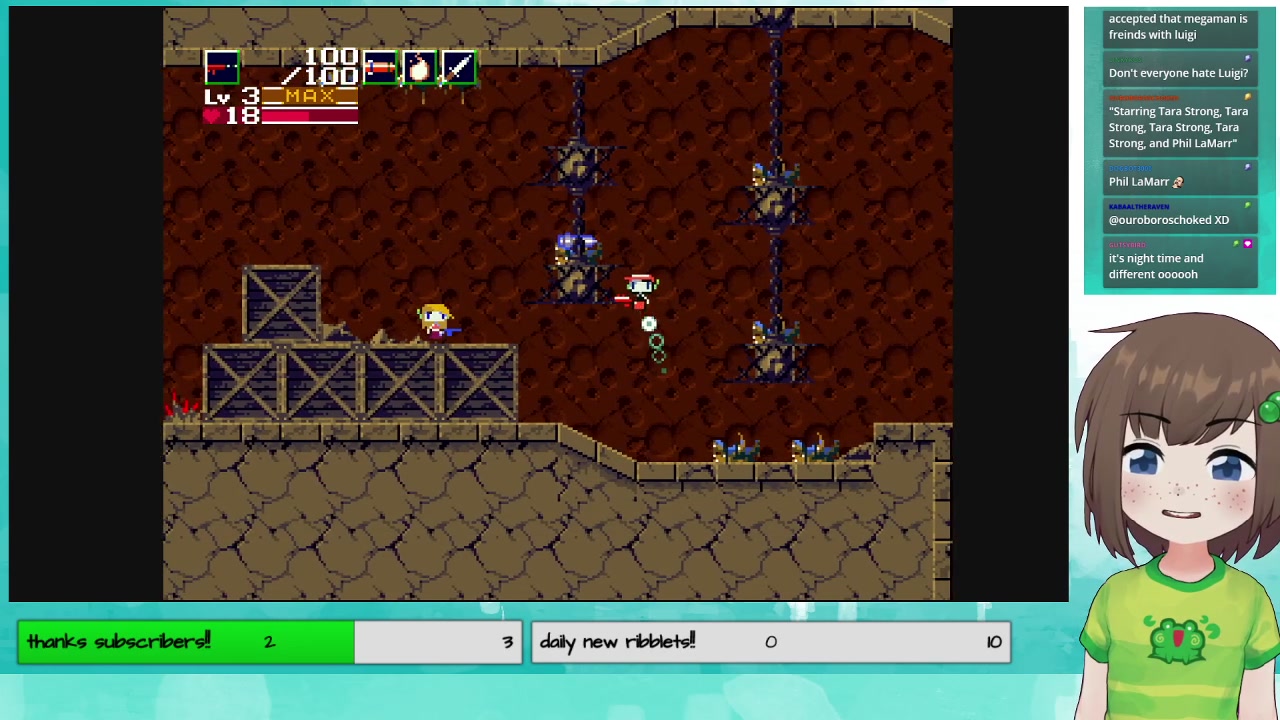This screenshot has height=720, width=1280.
Task: Select the Polar Star weapon icon
Action: [222, 67]
